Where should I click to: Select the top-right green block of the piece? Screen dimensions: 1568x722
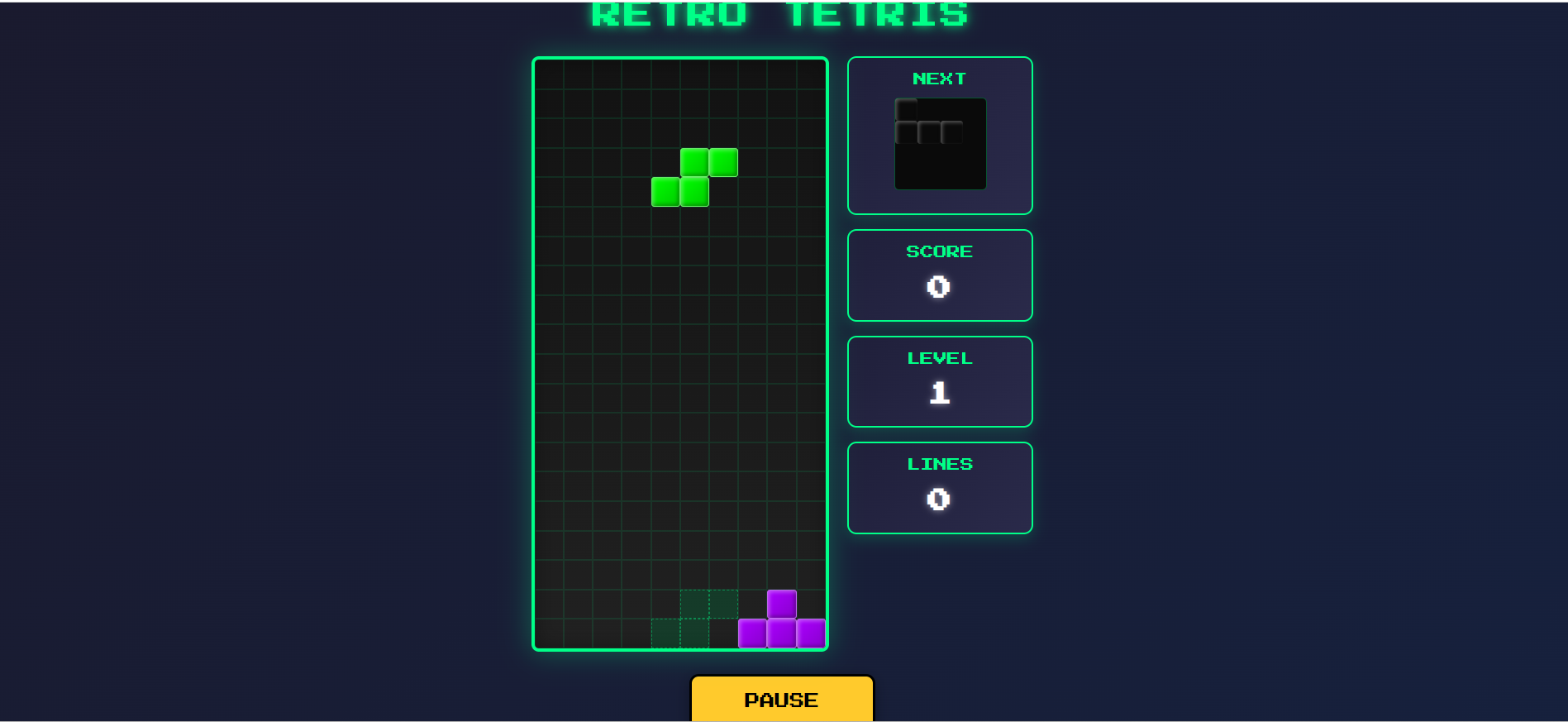pos(722,162)
